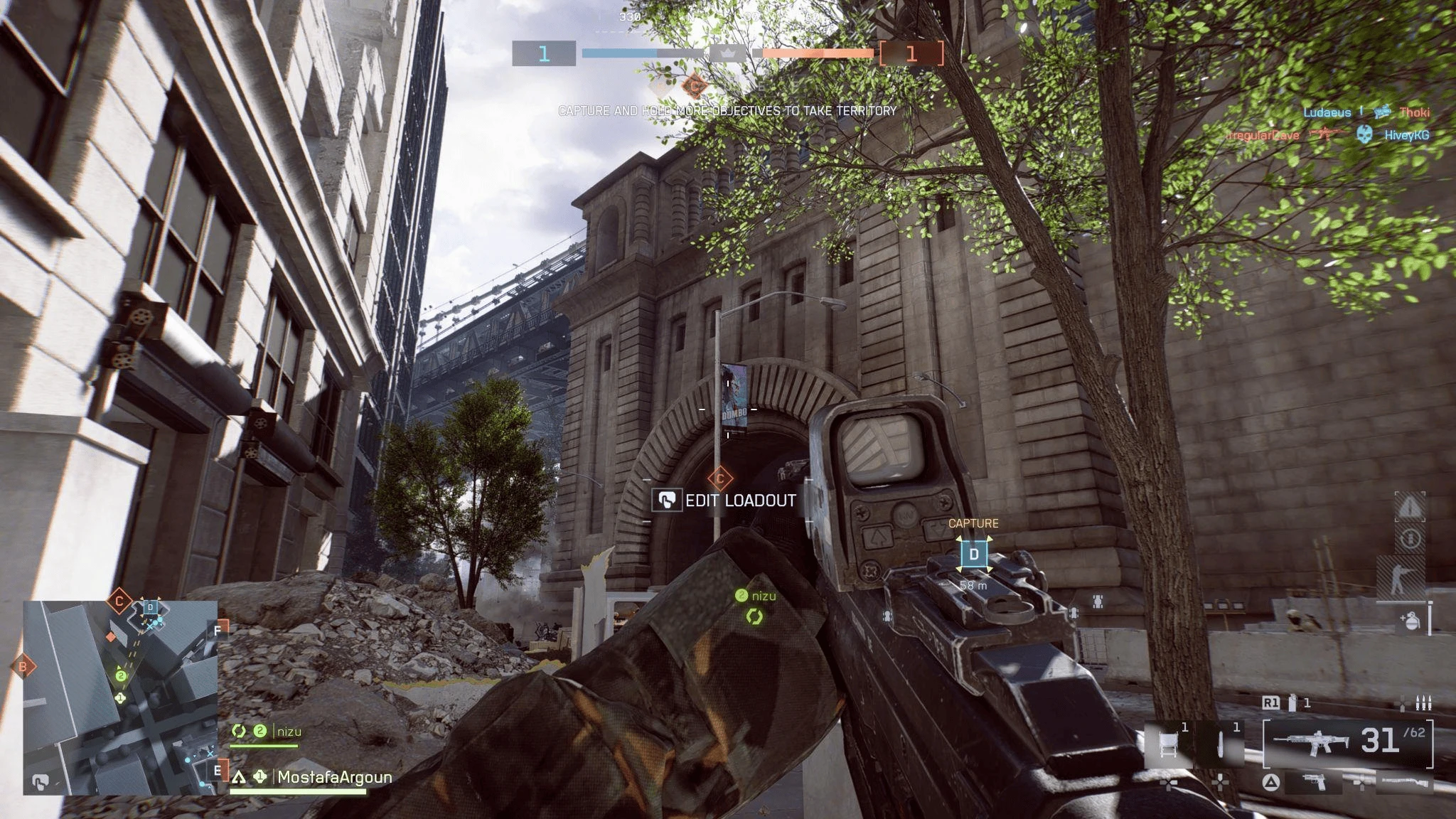Select objective D capture marker in world

[x=974, y=555]
